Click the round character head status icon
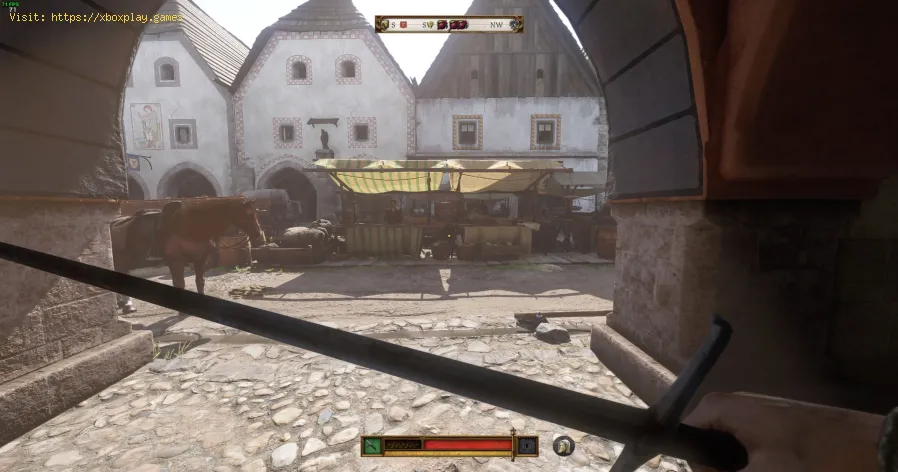The height and width of the screenshot is (472, 898). coord(564,445)
